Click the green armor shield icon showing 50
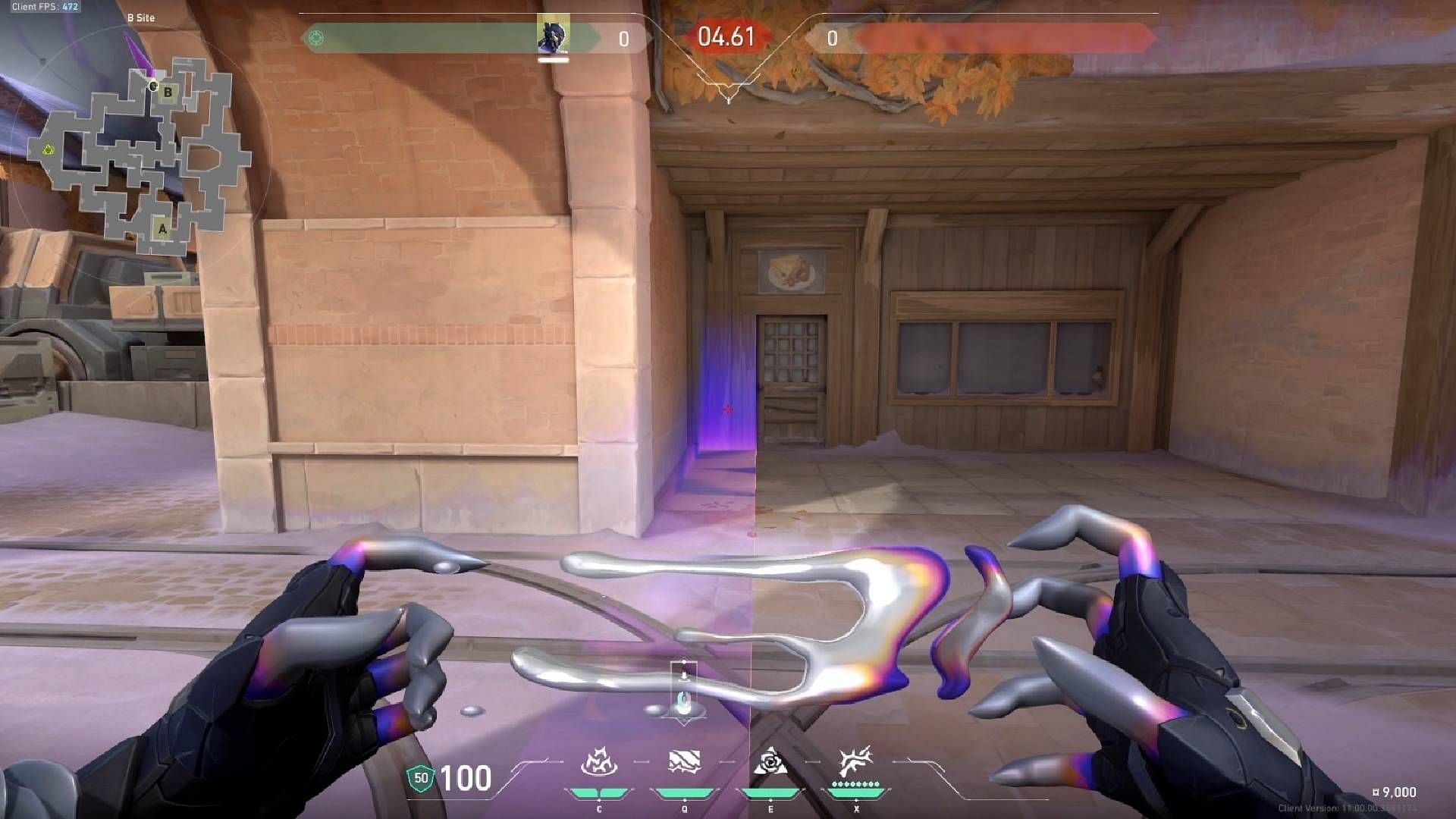The width and height of the screenshot is (1456, 819). pyautogui.click(x=420, y=778)
